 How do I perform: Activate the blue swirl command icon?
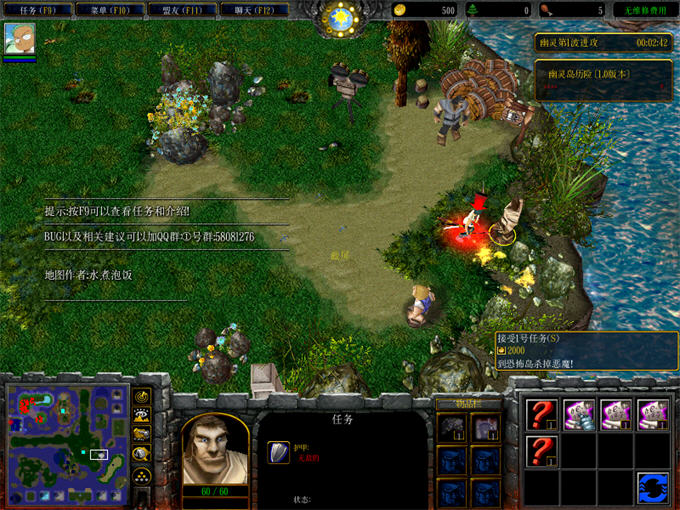pyautogui.click(x=652, y=487)
